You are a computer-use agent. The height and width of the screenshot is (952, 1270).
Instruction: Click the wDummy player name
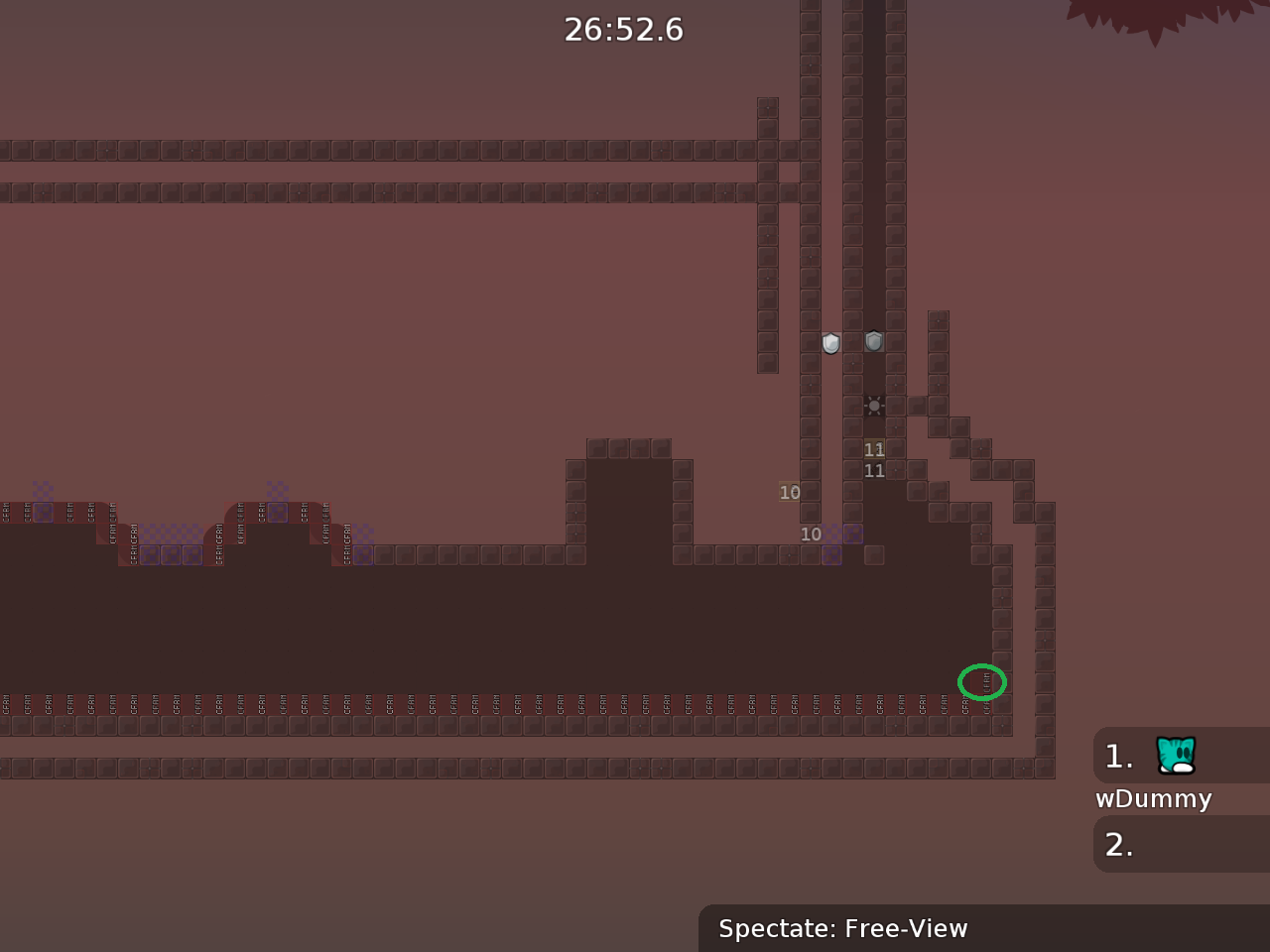click(x=1153, y=798)
